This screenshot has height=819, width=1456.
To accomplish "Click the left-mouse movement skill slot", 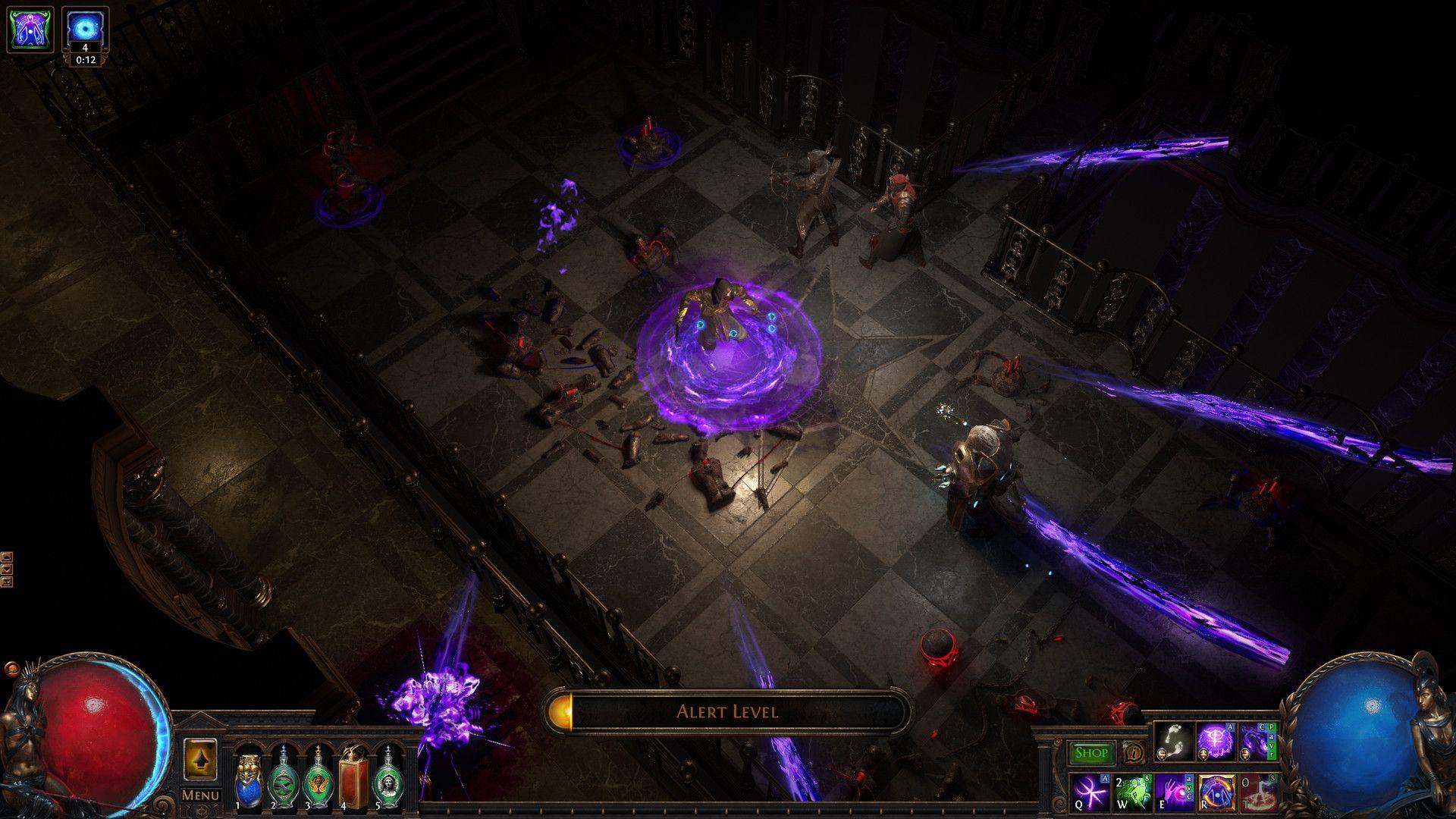I will [x=1173, y=739].
